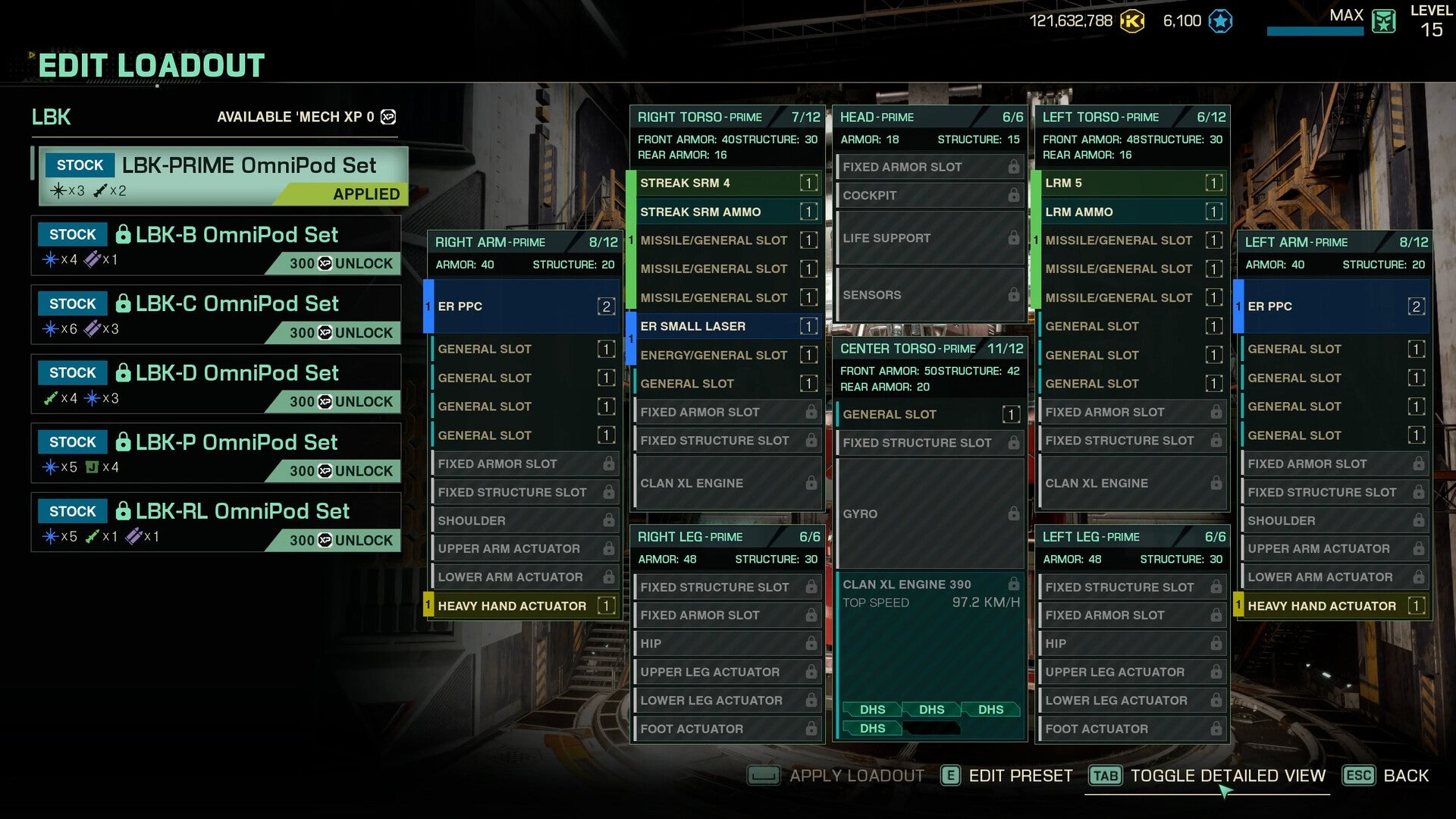Click the jump jet icon on LBK-P set
This screenshot has height=819, width=1456.
91,466
